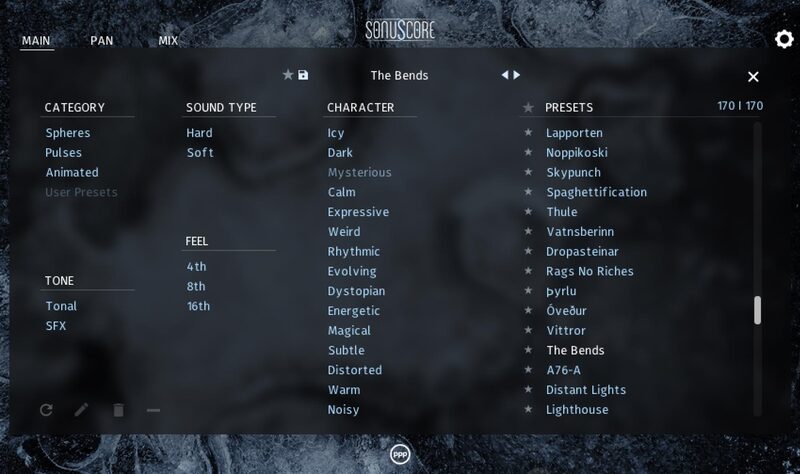Close the preset browser with X
The width and height of the screenshot is (800, 474).
pos(753,77)
